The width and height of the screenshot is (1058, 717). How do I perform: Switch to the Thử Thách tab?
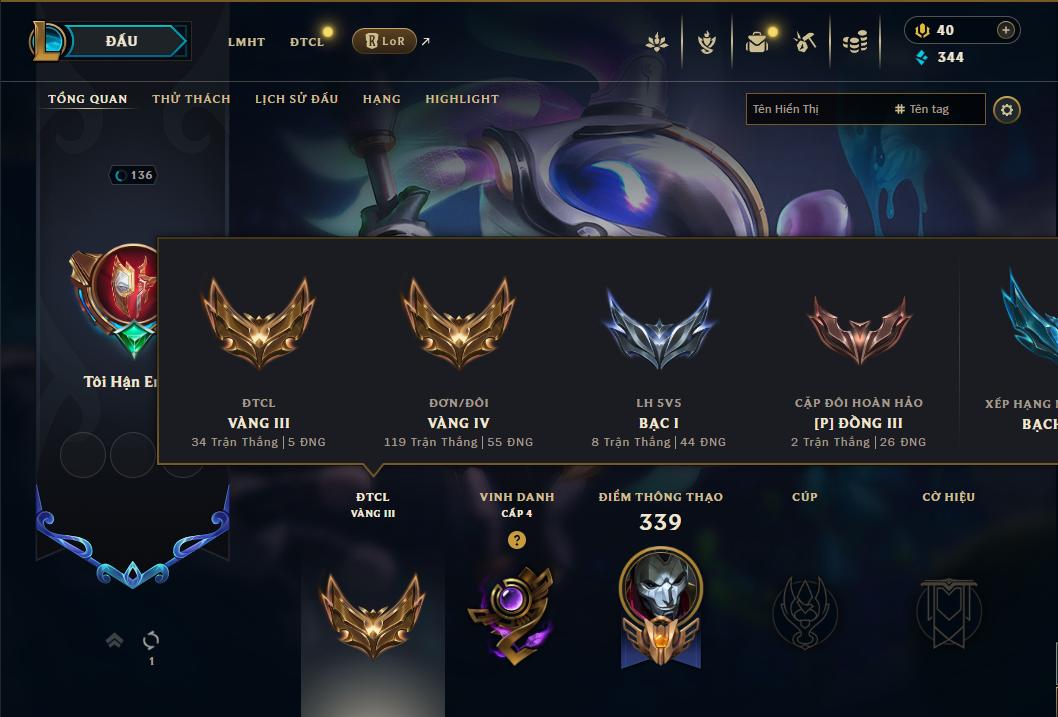pos(191,99)
